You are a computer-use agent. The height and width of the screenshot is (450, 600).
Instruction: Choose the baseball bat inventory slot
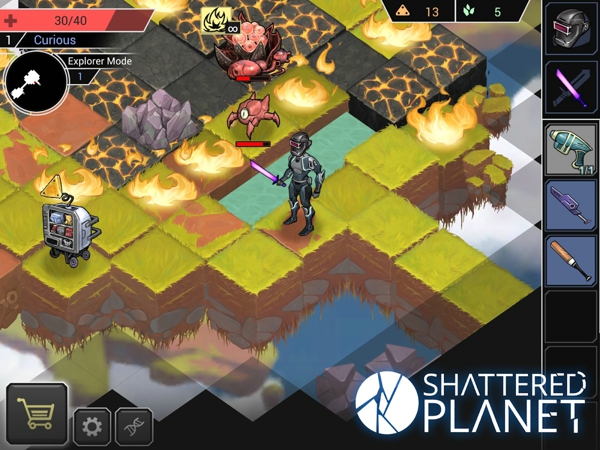571,262
